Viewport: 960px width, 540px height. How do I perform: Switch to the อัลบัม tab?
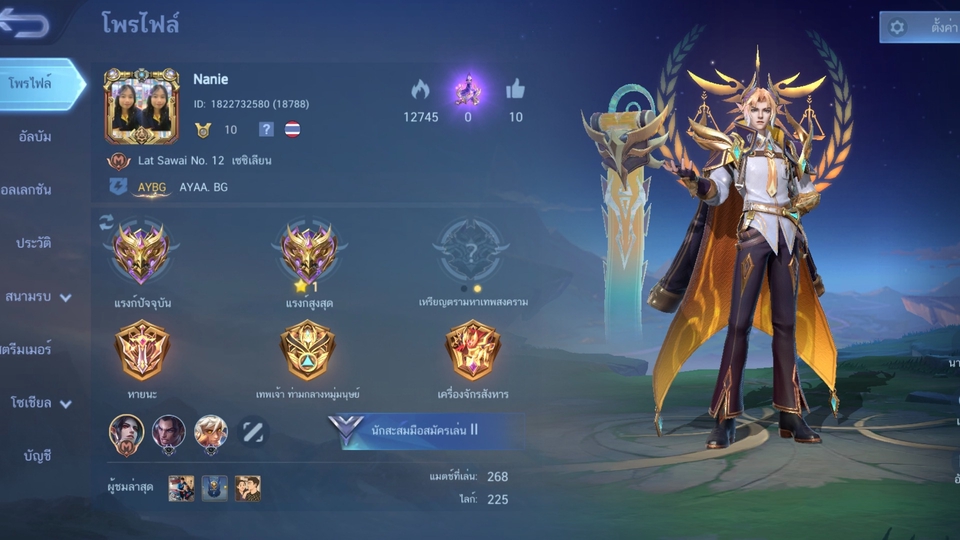(x=36, y=137)
